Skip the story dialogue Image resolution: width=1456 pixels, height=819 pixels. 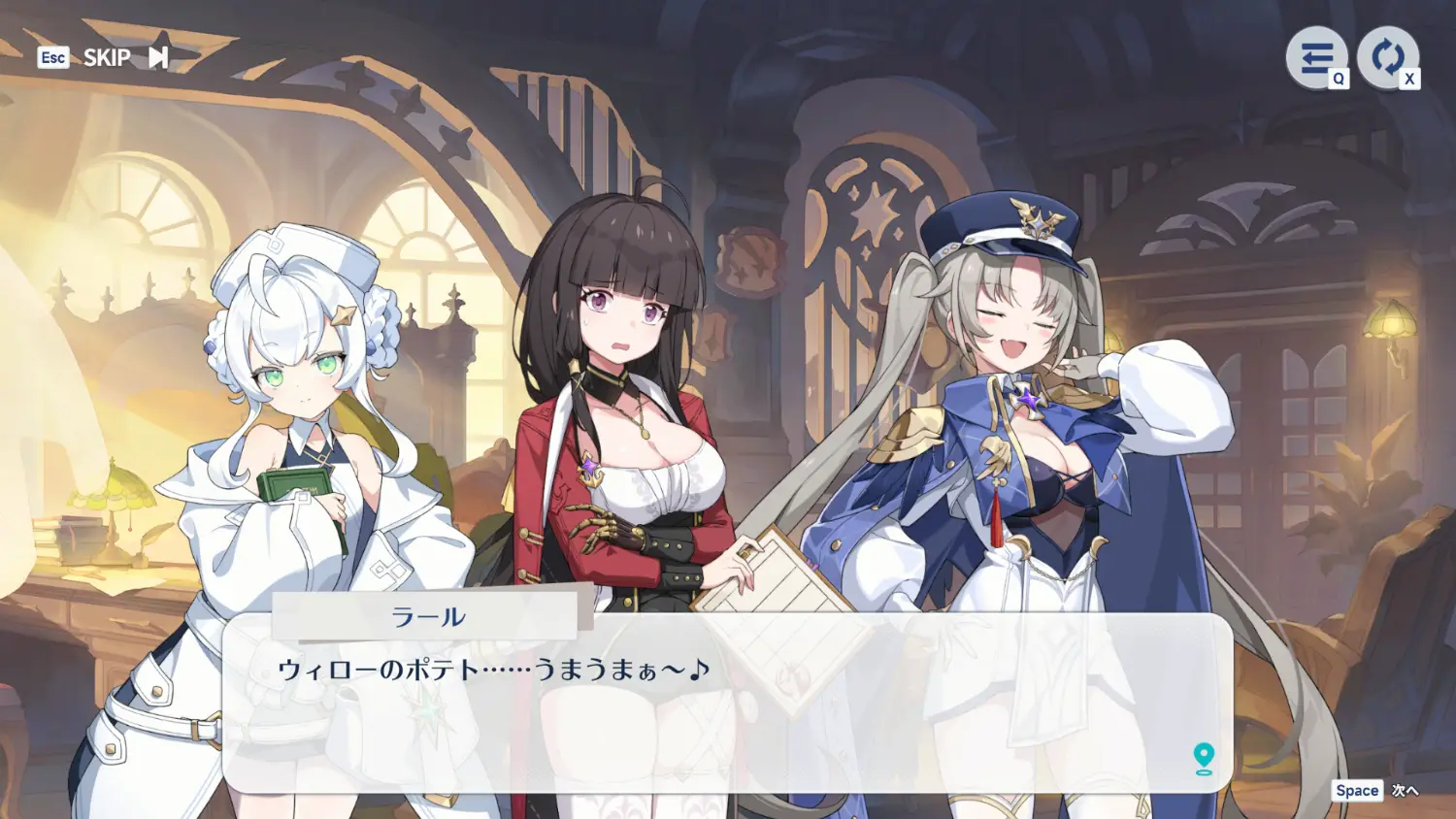(x=122, y=58)
